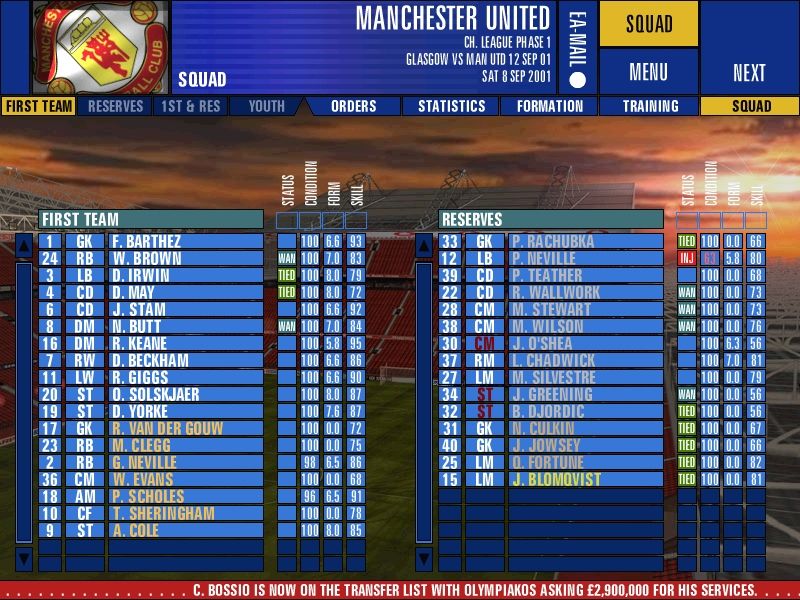Select A. Cole's row
Screen dimensions: 800x600
coord(185,530)
